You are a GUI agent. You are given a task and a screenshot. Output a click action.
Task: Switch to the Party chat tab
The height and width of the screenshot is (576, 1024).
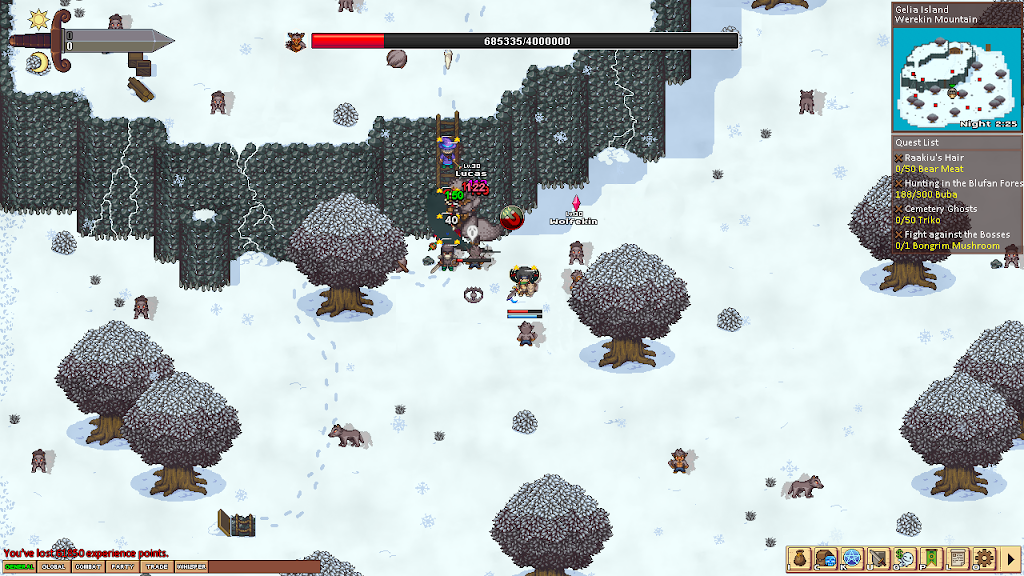122,567
